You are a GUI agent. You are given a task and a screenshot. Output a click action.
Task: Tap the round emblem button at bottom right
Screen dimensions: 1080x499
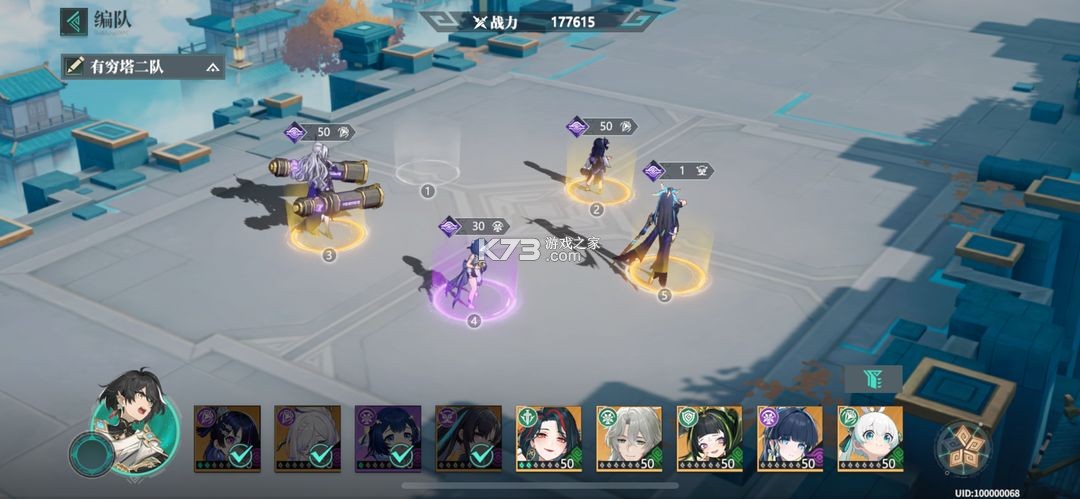[x=963, y=447]
